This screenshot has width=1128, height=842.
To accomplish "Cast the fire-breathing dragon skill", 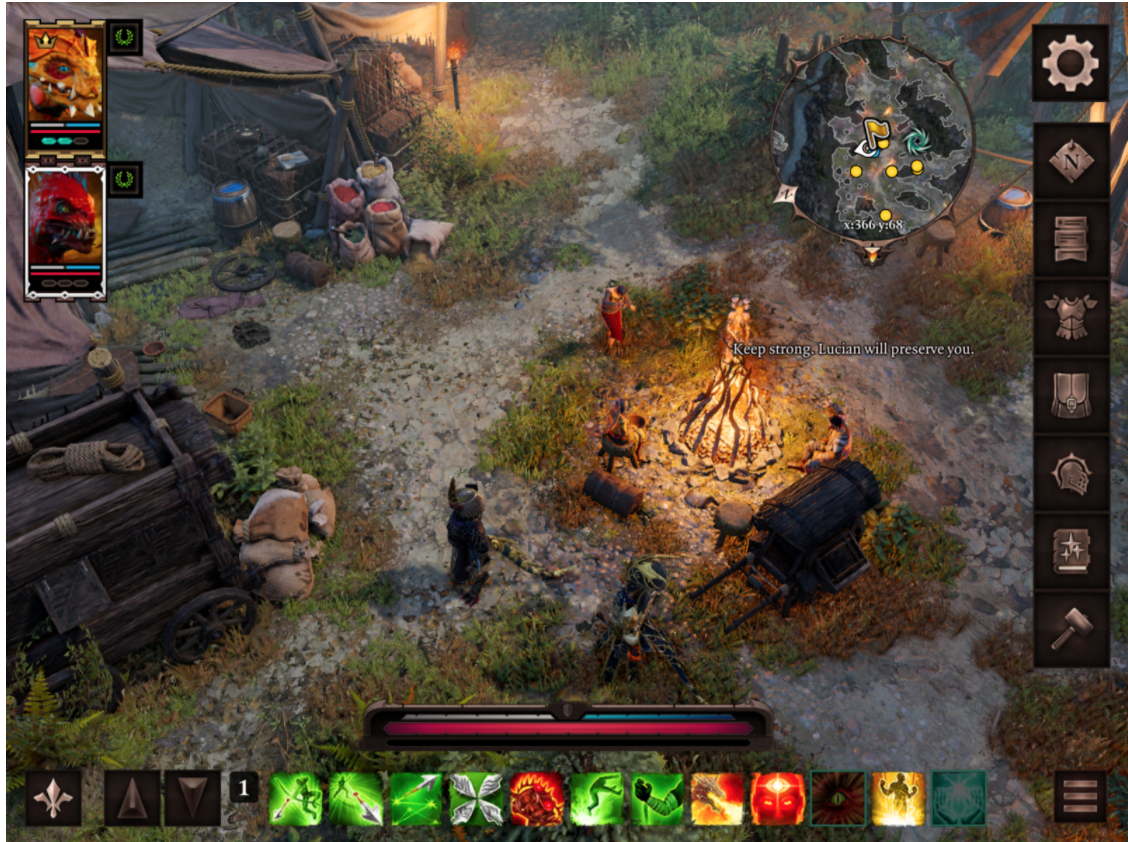I will click(717, 799).
